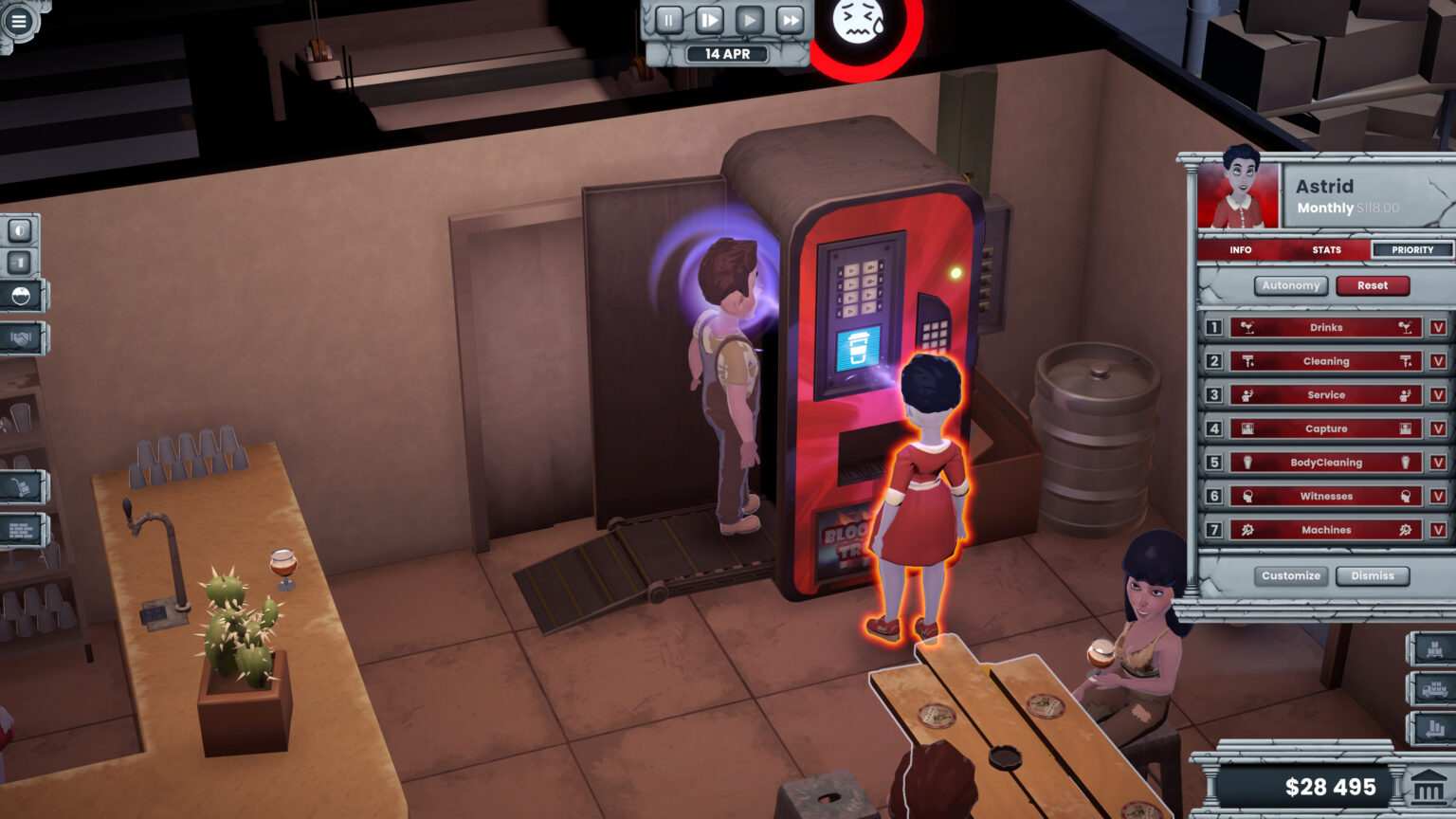Switch to the Stats tab
1456x819 pixels.
point(1326,250)
